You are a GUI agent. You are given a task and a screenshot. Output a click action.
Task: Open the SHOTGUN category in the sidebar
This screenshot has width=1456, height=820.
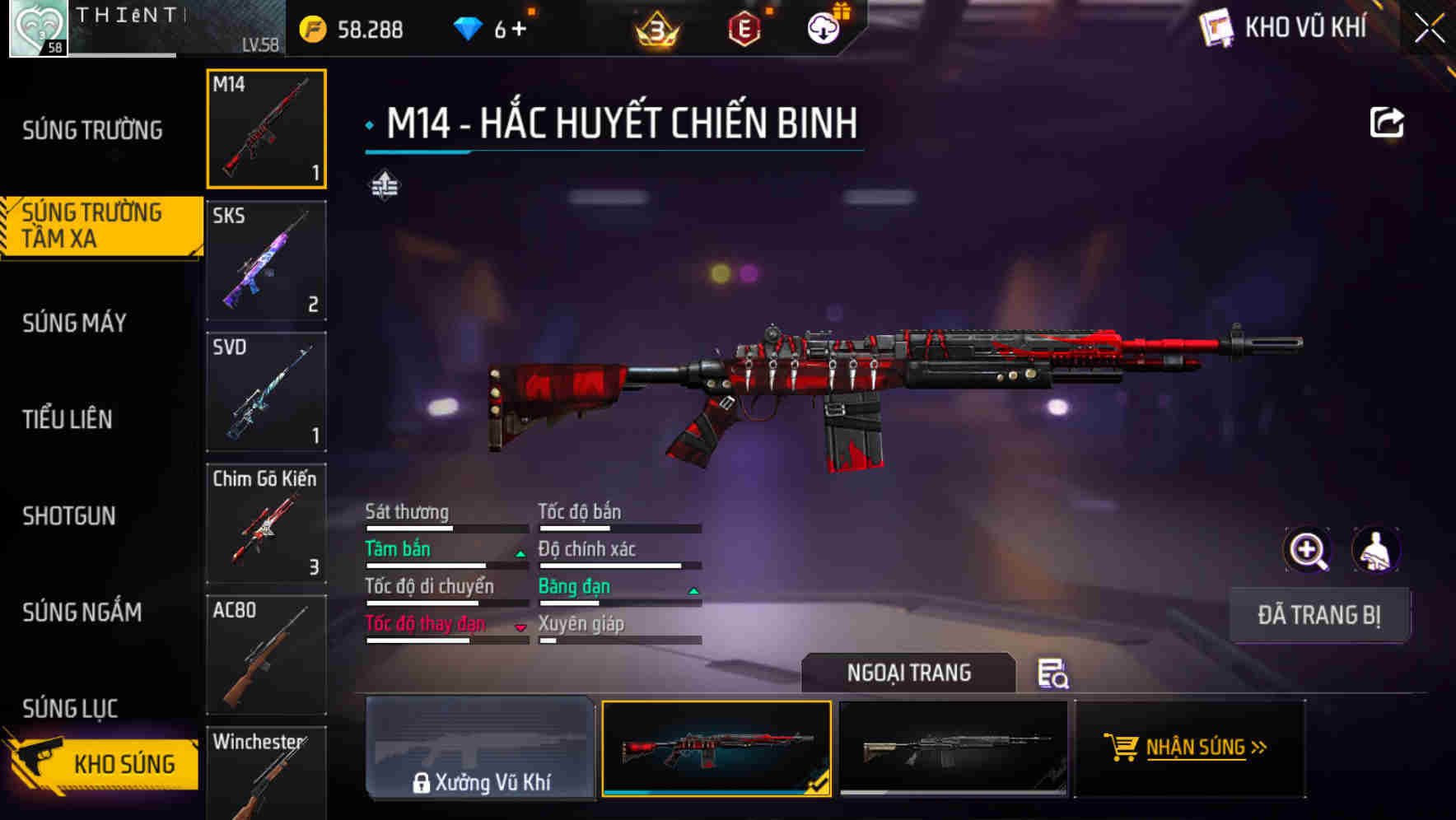[70, 516]
